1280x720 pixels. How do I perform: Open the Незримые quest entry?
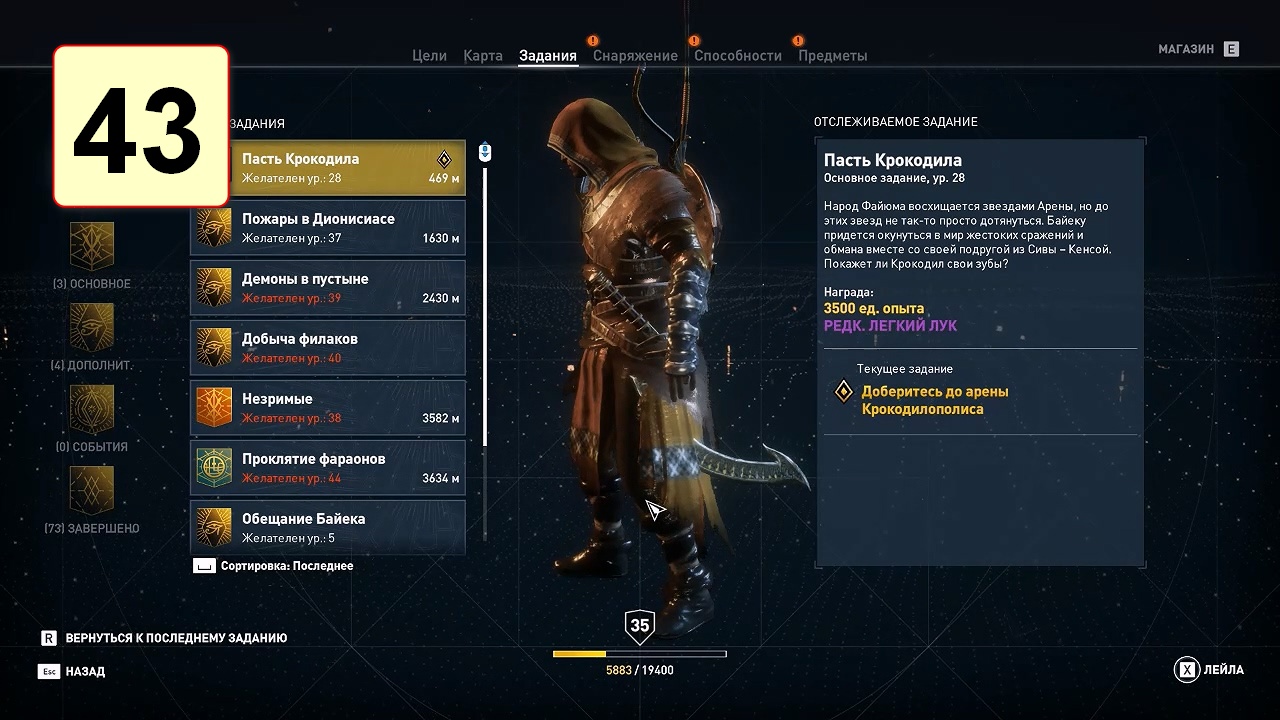[328, 408]
